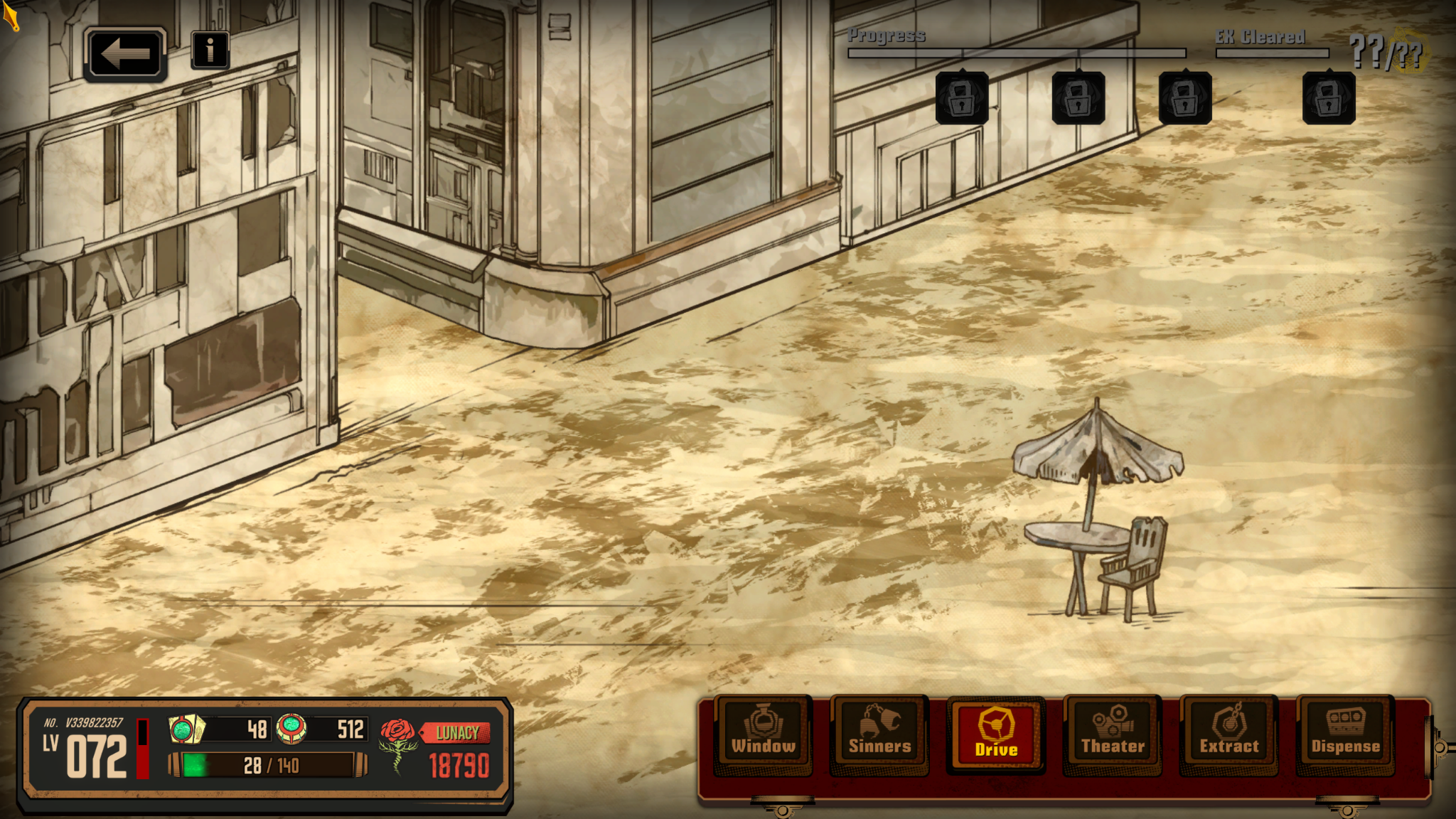Click the Enkephalin energy bar
The height and width of the screenshot is (819, 1456).
point(269,766)
